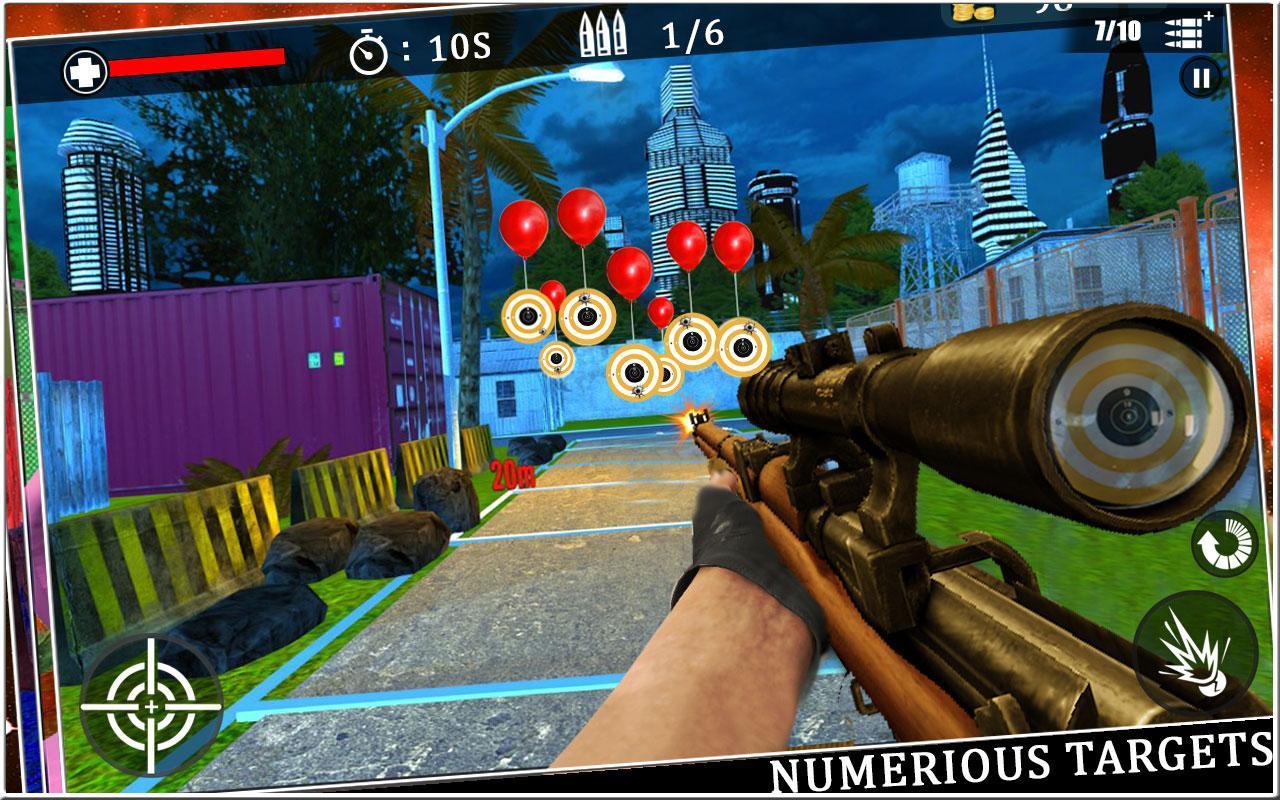Tap the circular reload weapon icon
1280x800 pixels.
1222,541
